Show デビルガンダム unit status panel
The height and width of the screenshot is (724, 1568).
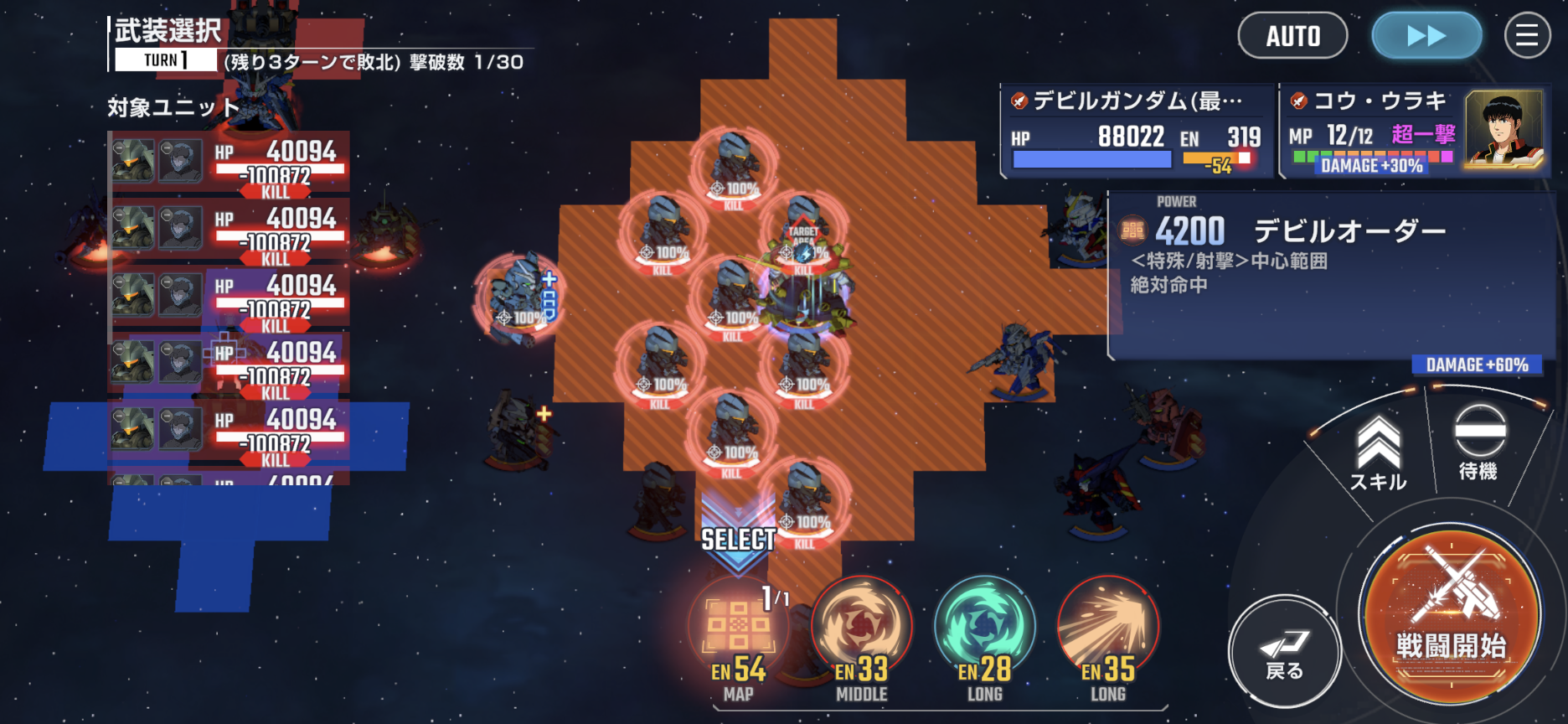(x=1137, y=132)
